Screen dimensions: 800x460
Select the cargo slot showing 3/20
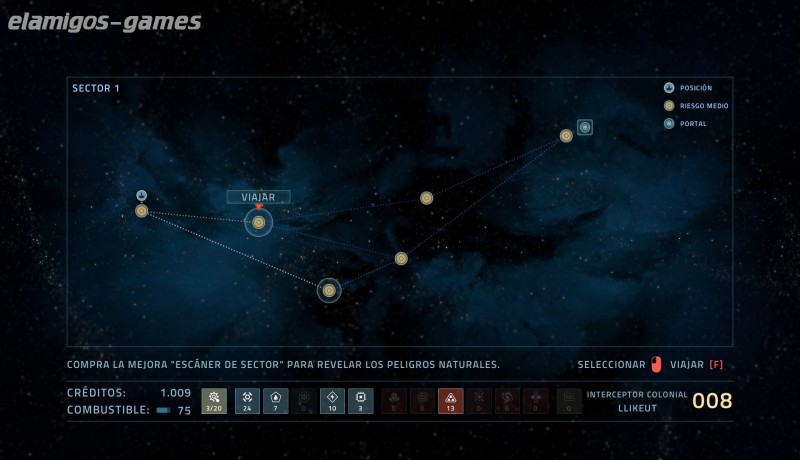(x=214, y=401)
